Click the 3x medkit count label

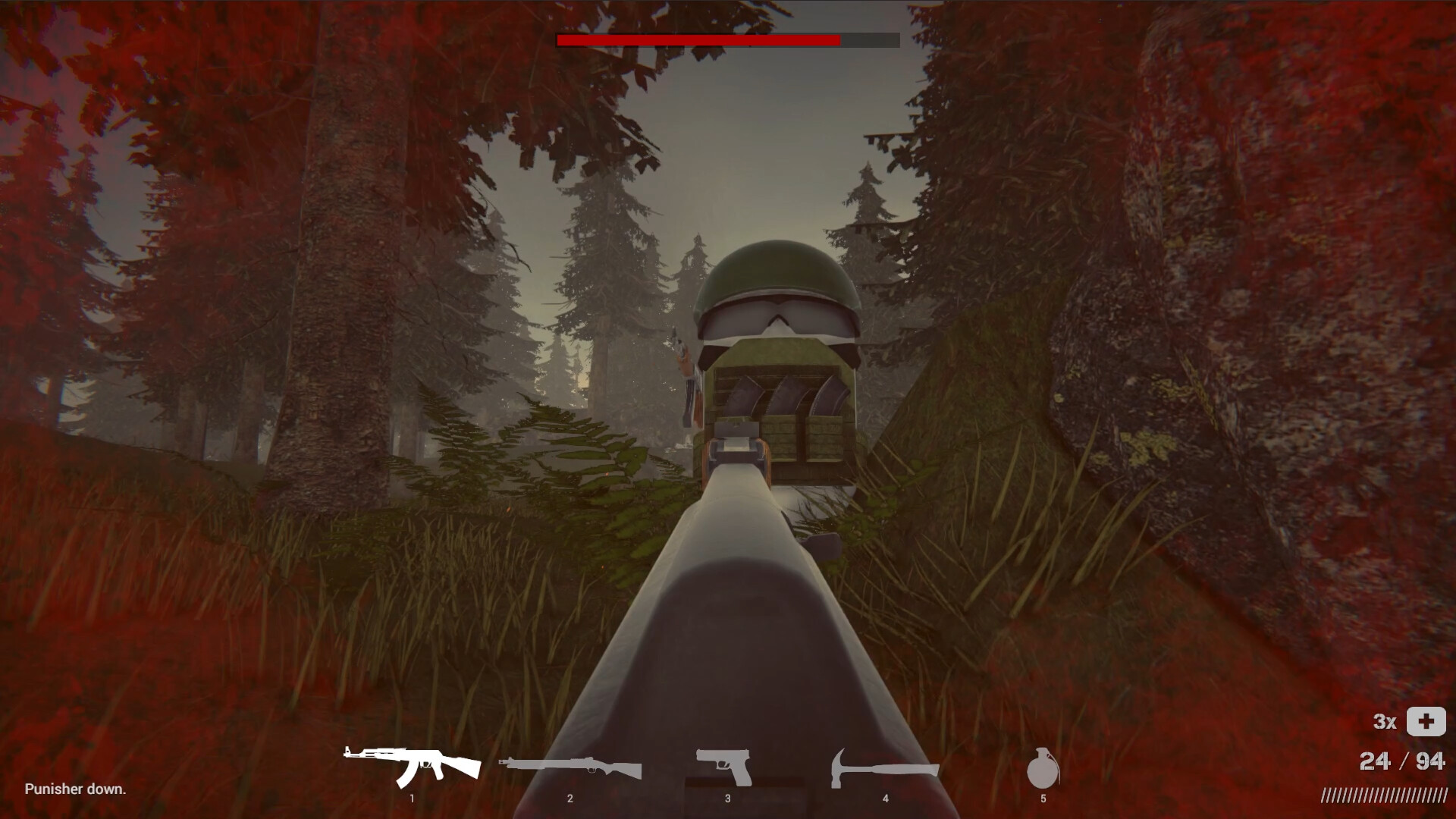1386,723
